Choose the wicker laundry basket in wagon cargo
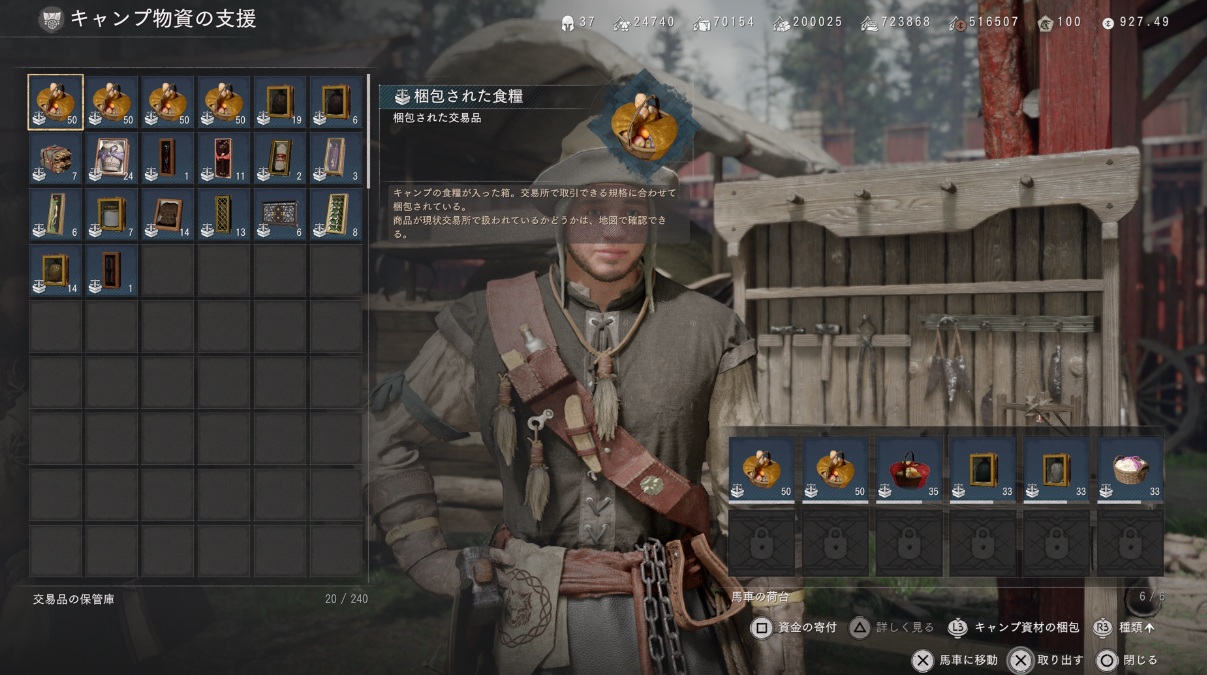Image resolution: width=1207 pixels, height=675 pixels. [1130, 467]
